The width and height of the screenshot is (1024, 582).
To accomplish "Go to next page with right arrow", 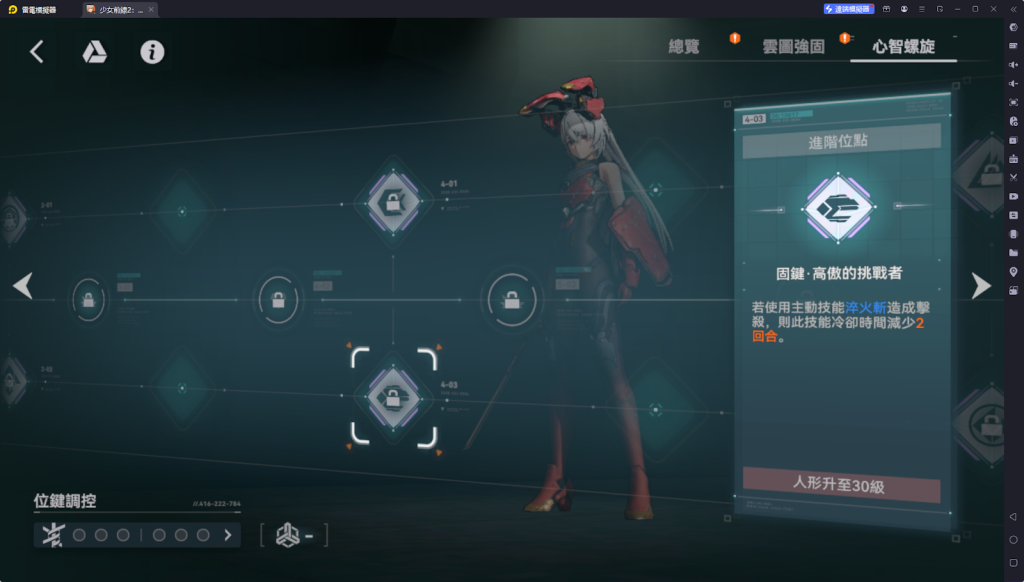I will pyautogui.click(x=981, y=286).
